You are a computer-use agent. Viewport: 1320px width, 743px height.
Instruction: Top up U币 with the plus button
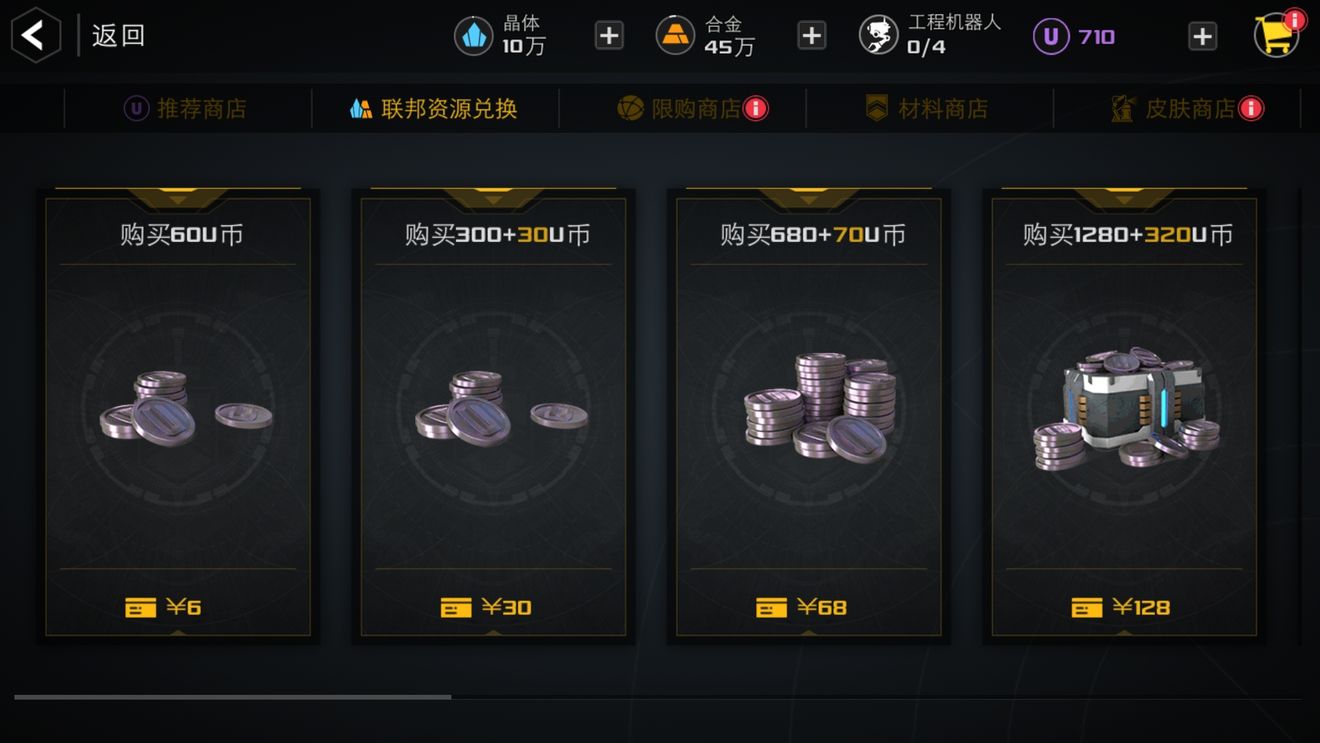pos(1202,36)
